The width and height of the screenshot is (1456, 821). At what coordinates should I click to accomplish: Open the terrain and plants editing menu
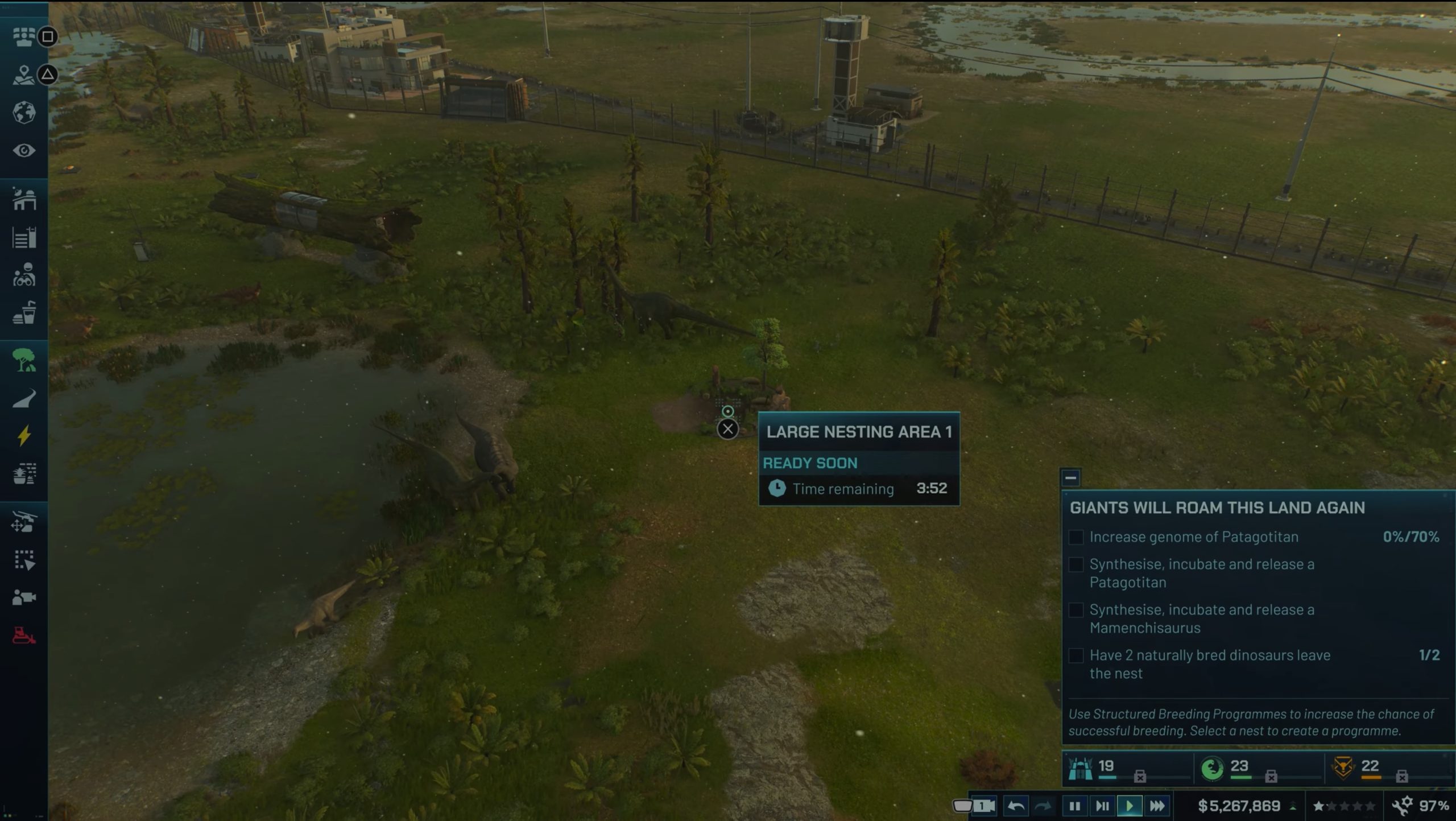24,472
